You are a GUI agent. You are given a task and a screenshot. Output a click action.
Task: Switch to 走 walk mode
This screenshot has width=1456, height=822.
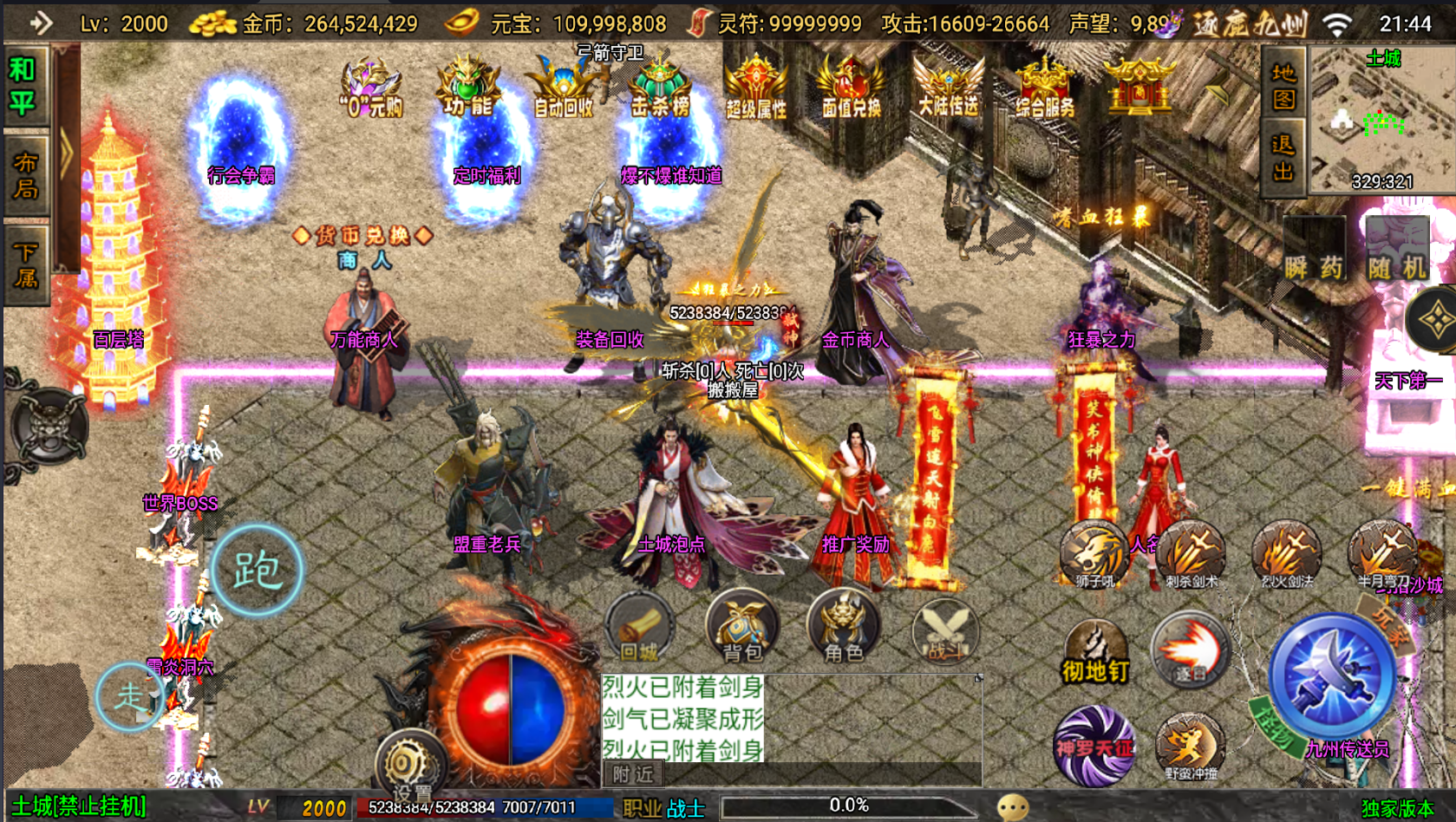click(x=130, y=699)
